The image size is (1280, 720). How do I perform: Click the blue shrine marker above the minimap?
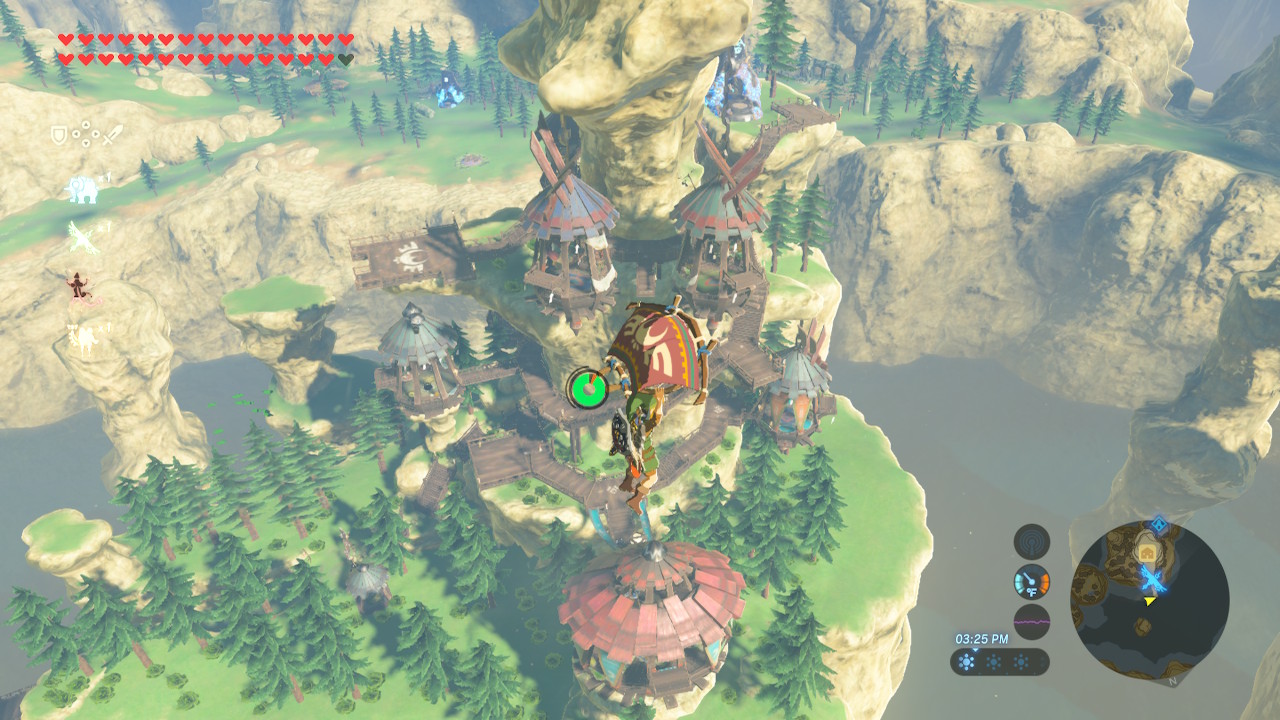[1159, 522]
